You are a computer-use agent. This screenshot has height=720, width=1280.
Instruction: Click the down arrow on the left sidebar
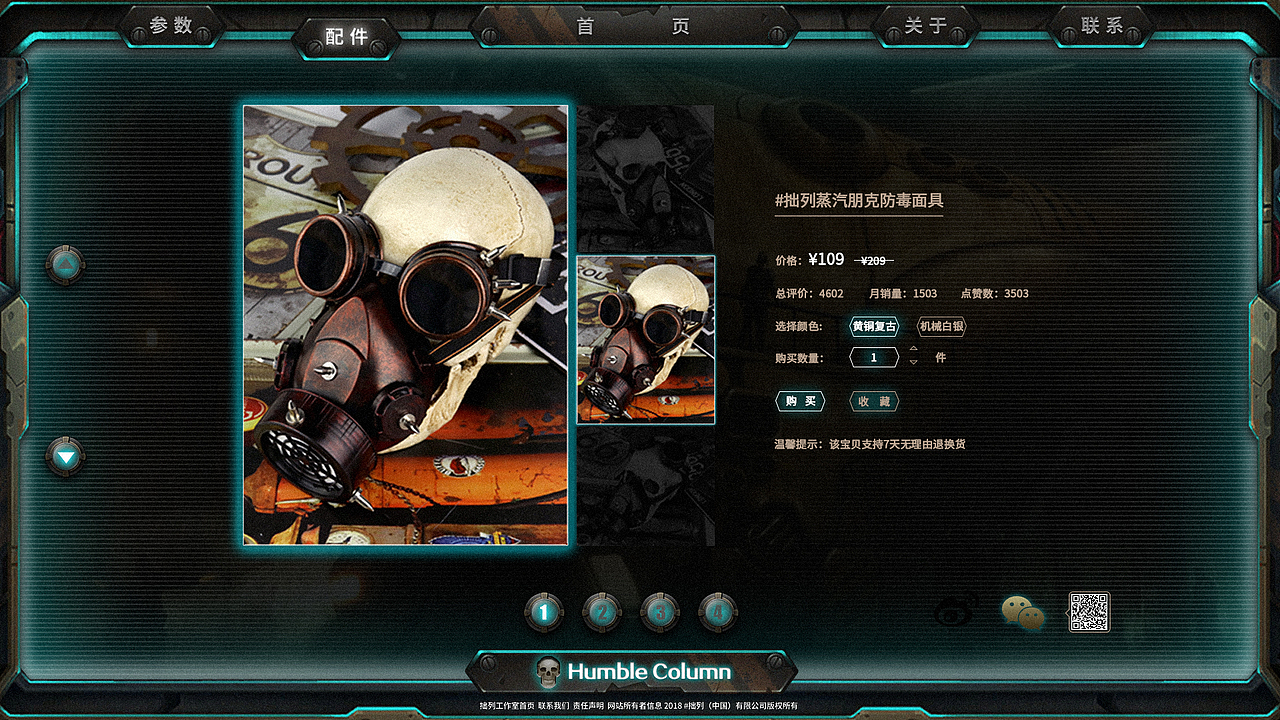(64, 456)
